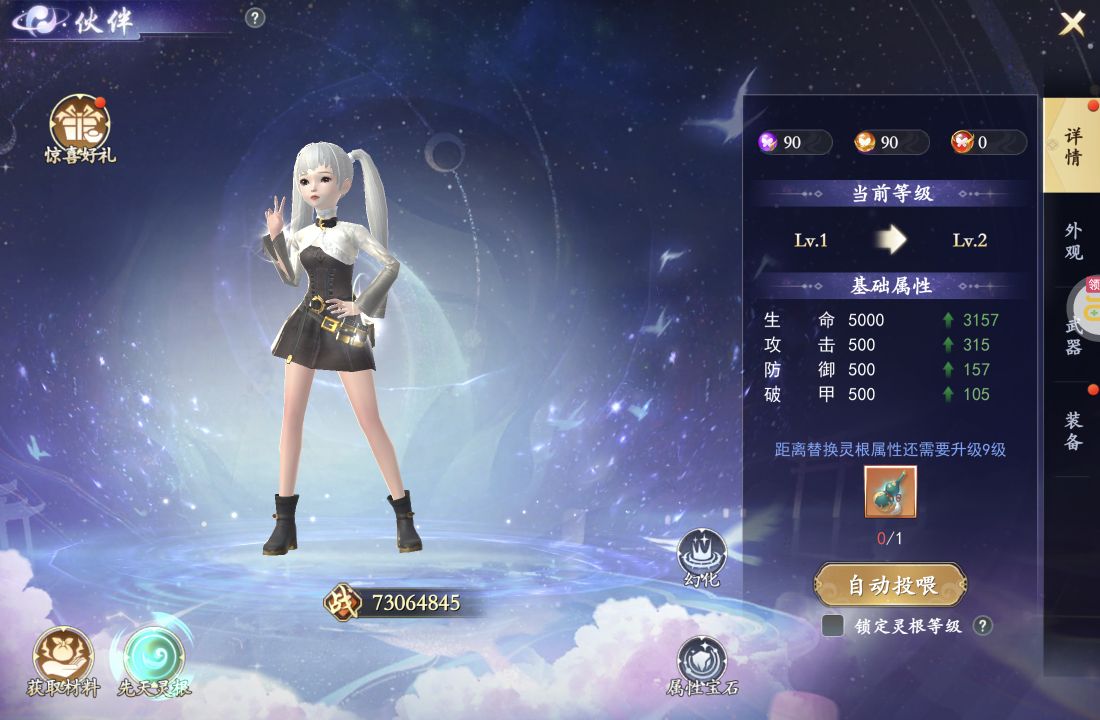Close the 伙伴 companion screen
The image size is (1100, 720).
coord(1072,23)
